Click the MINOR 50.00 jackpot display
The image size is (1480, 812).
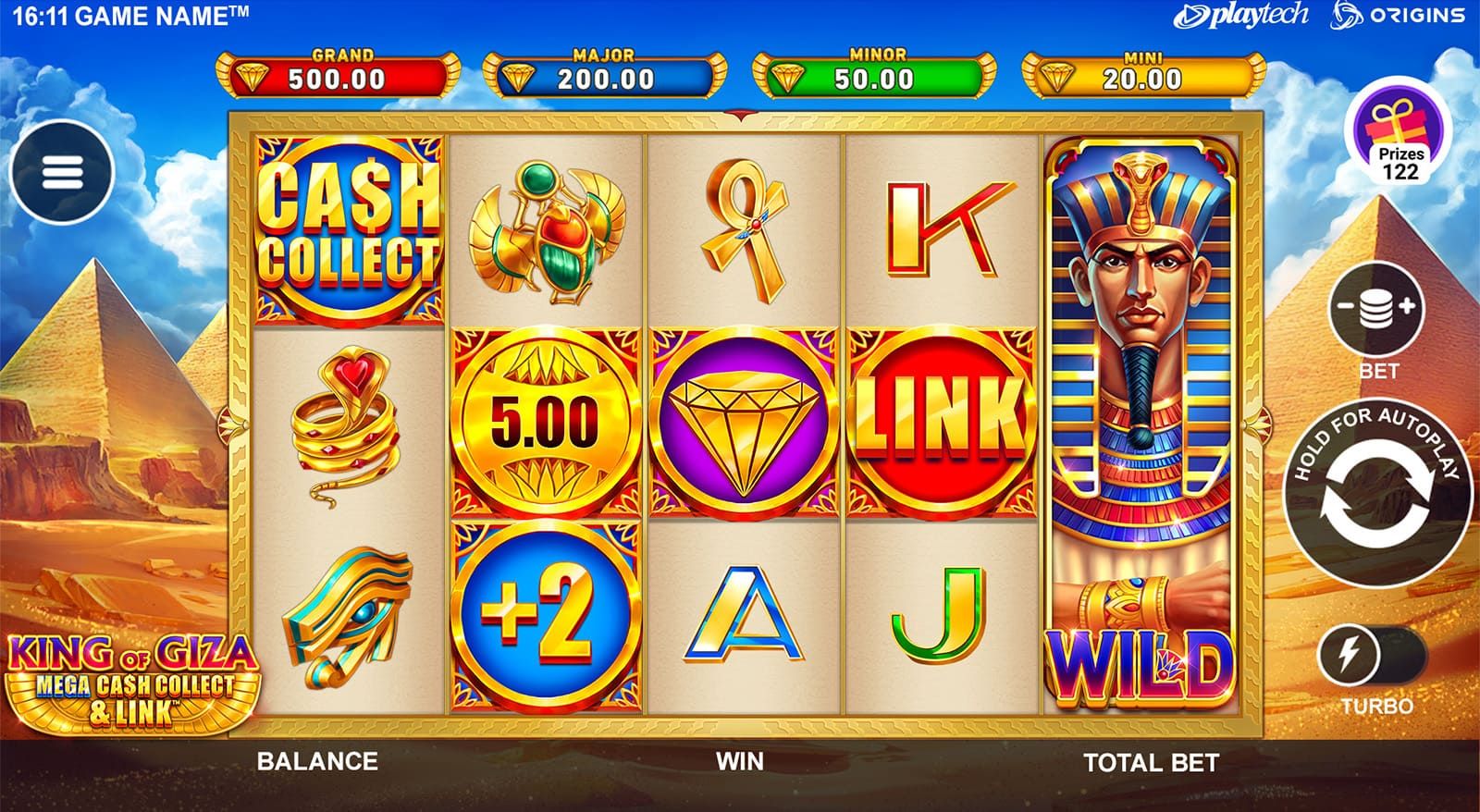click(874, 70)
